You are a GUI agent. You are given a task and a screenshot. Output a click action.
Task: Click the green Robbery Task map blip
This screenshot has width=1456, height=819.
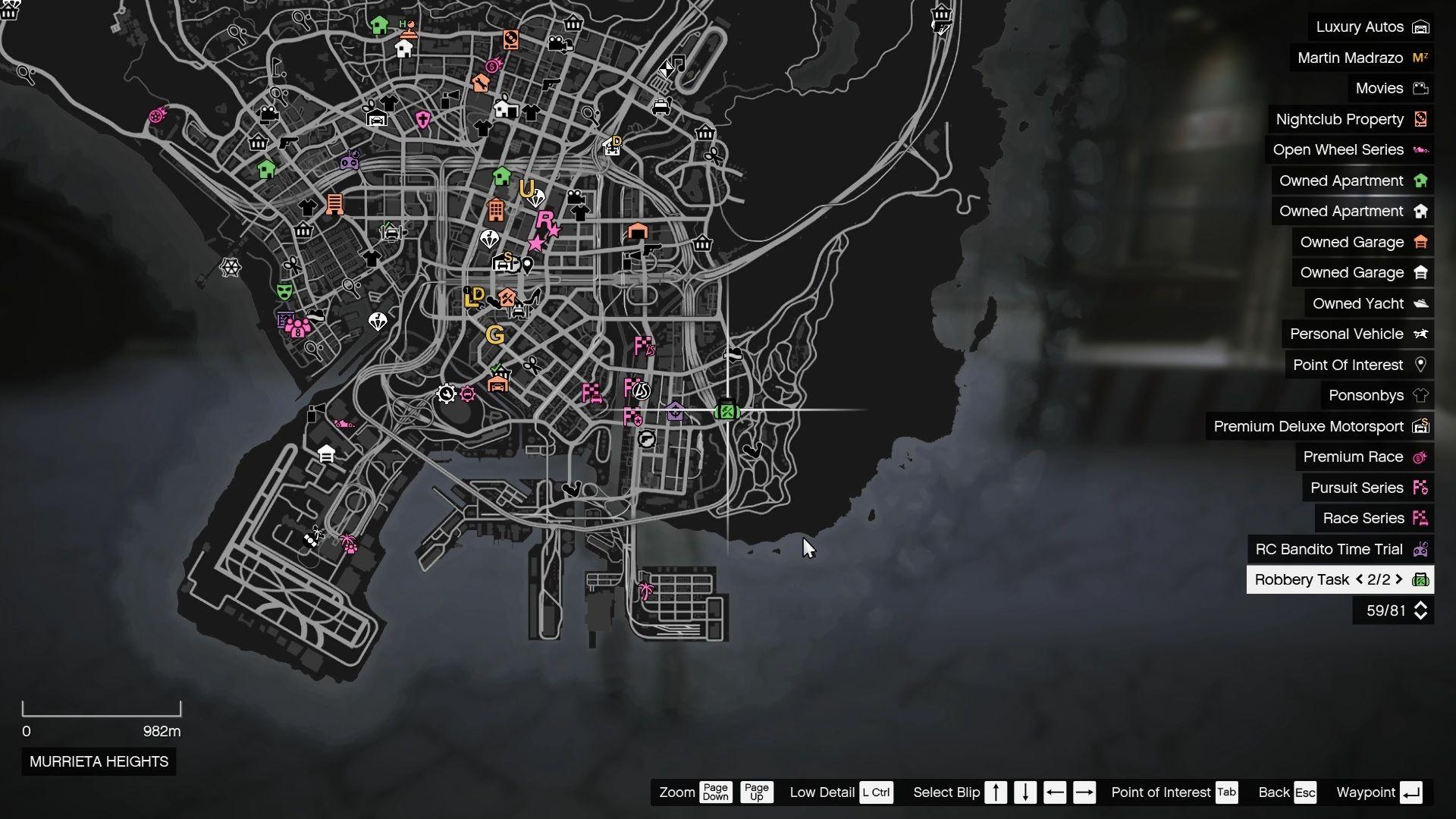pos(726,411)
